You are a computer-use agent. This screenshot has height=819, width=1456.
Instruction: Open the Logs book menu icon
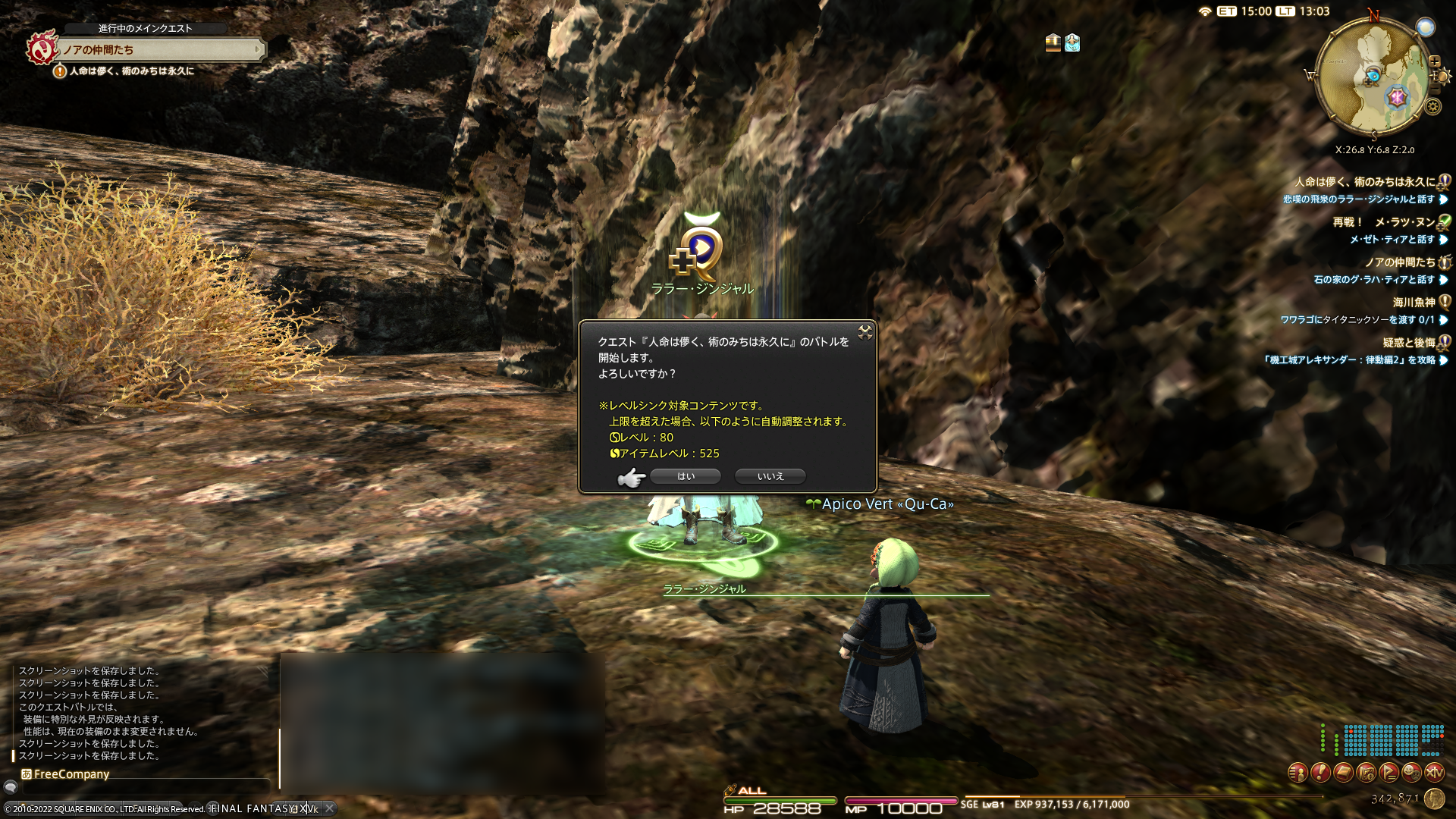[1343, 773]
